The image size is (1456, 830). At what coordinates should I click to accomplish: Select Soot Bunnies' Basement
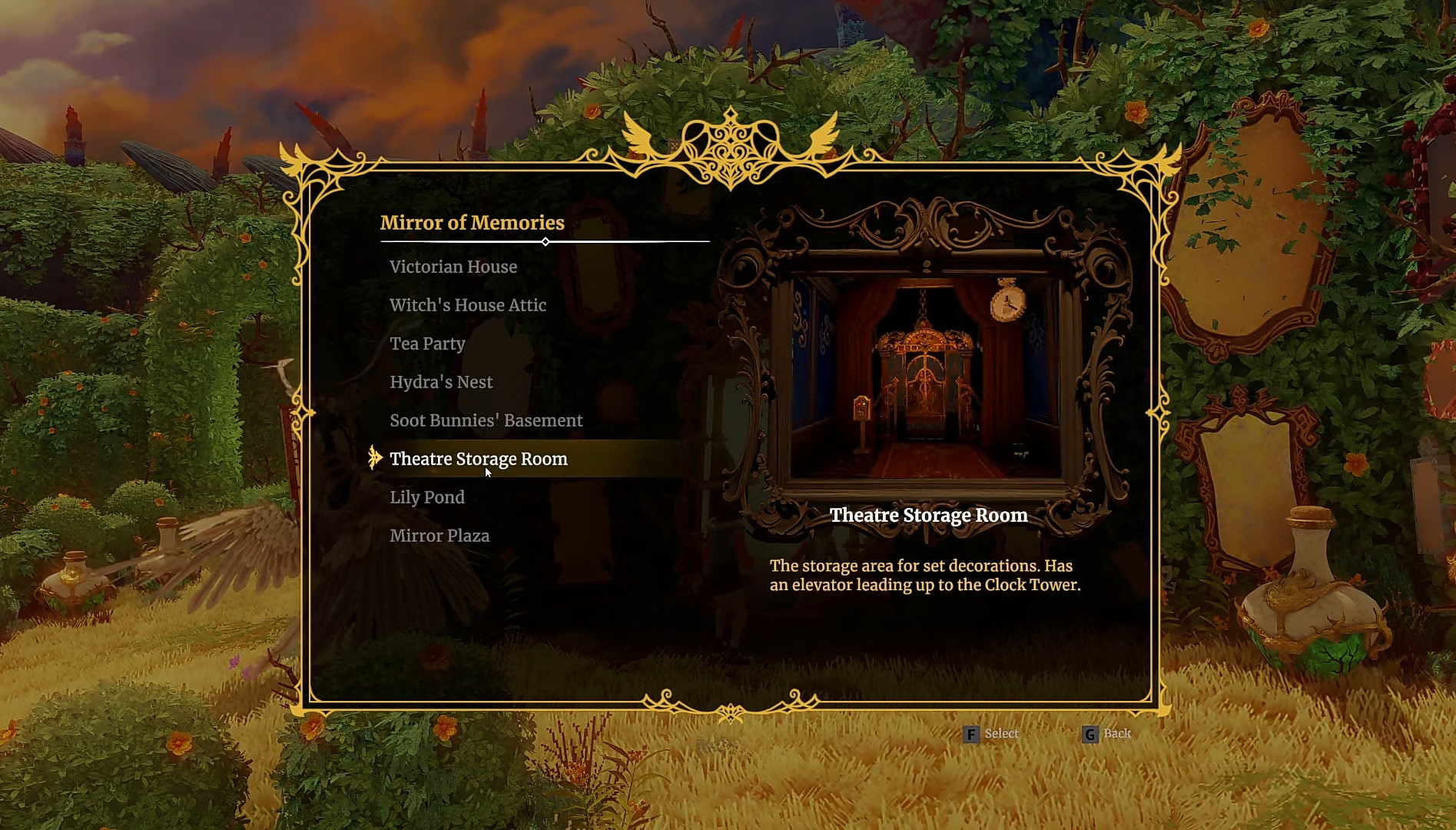pos(486,420)
